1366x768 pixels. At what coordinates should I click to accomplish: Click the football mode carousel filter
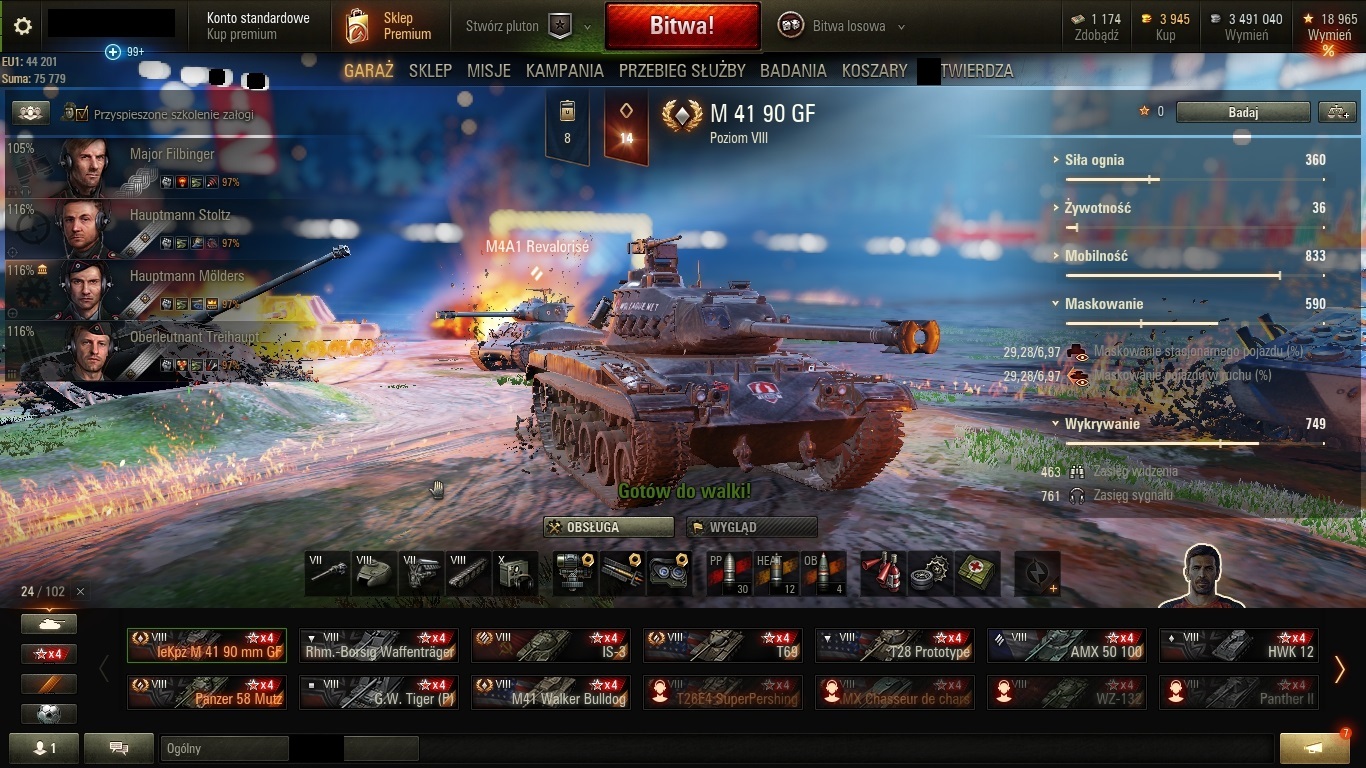pyautogui.click(x=48, y=713)
